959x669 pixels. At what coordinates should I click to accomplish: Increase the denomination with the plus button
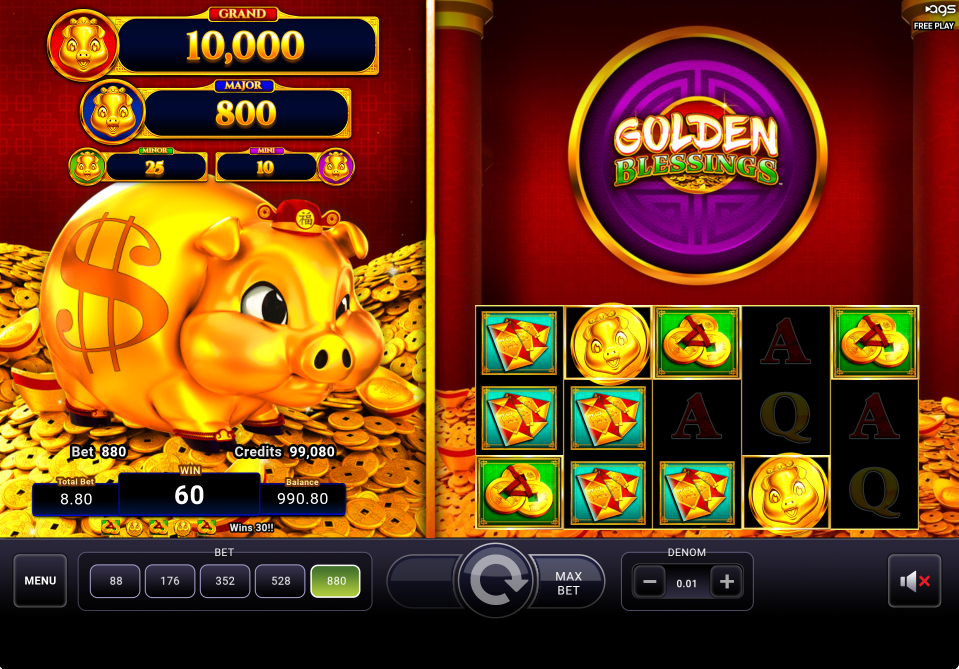tap(727, 582)
